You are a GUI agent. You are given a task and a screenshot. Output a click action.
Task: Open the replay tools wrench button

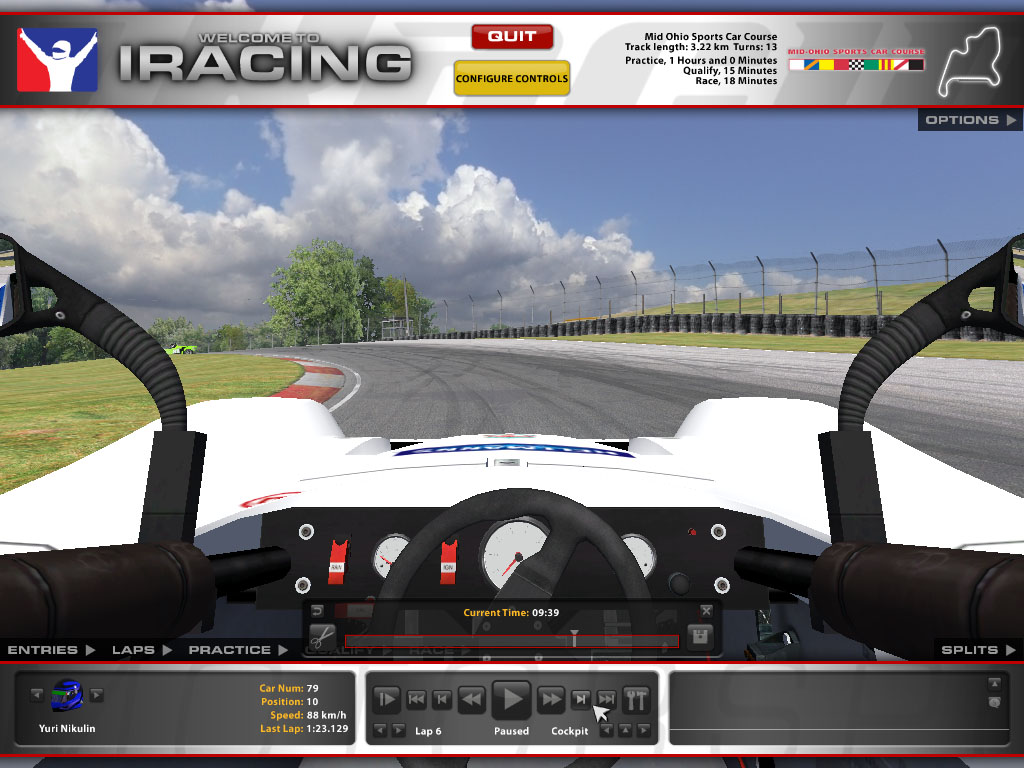point(636,699)
